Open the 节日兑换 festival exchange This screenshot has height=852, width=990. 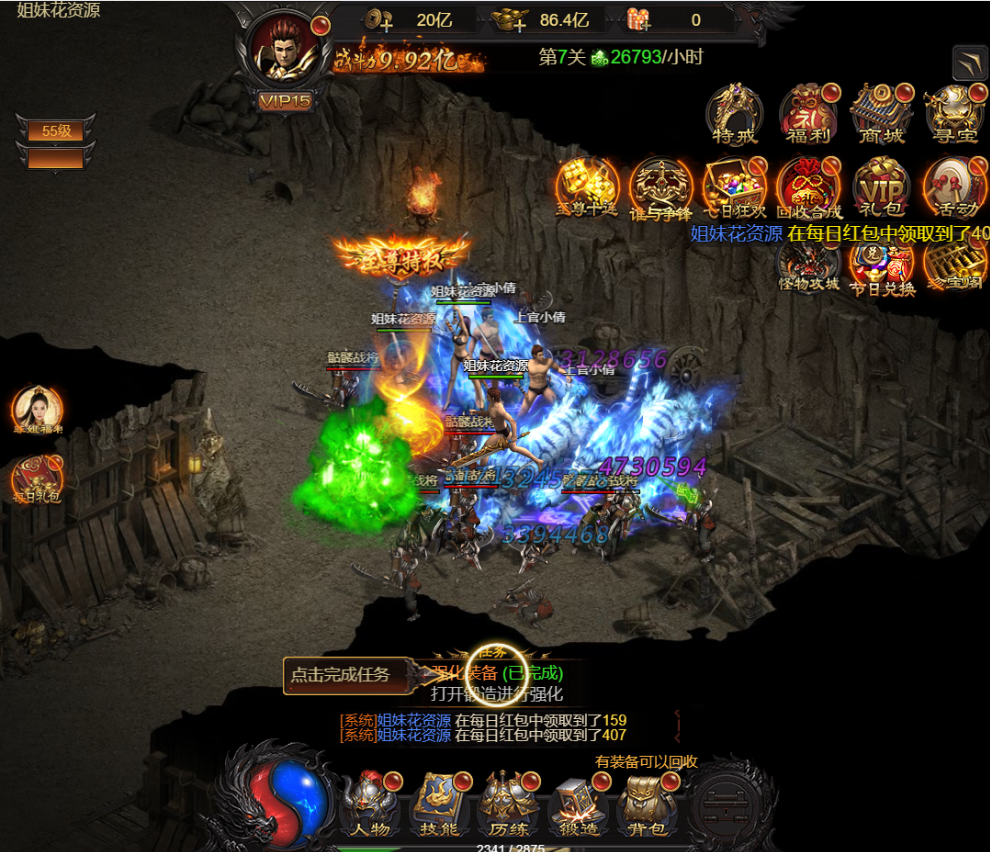(881, 266)
